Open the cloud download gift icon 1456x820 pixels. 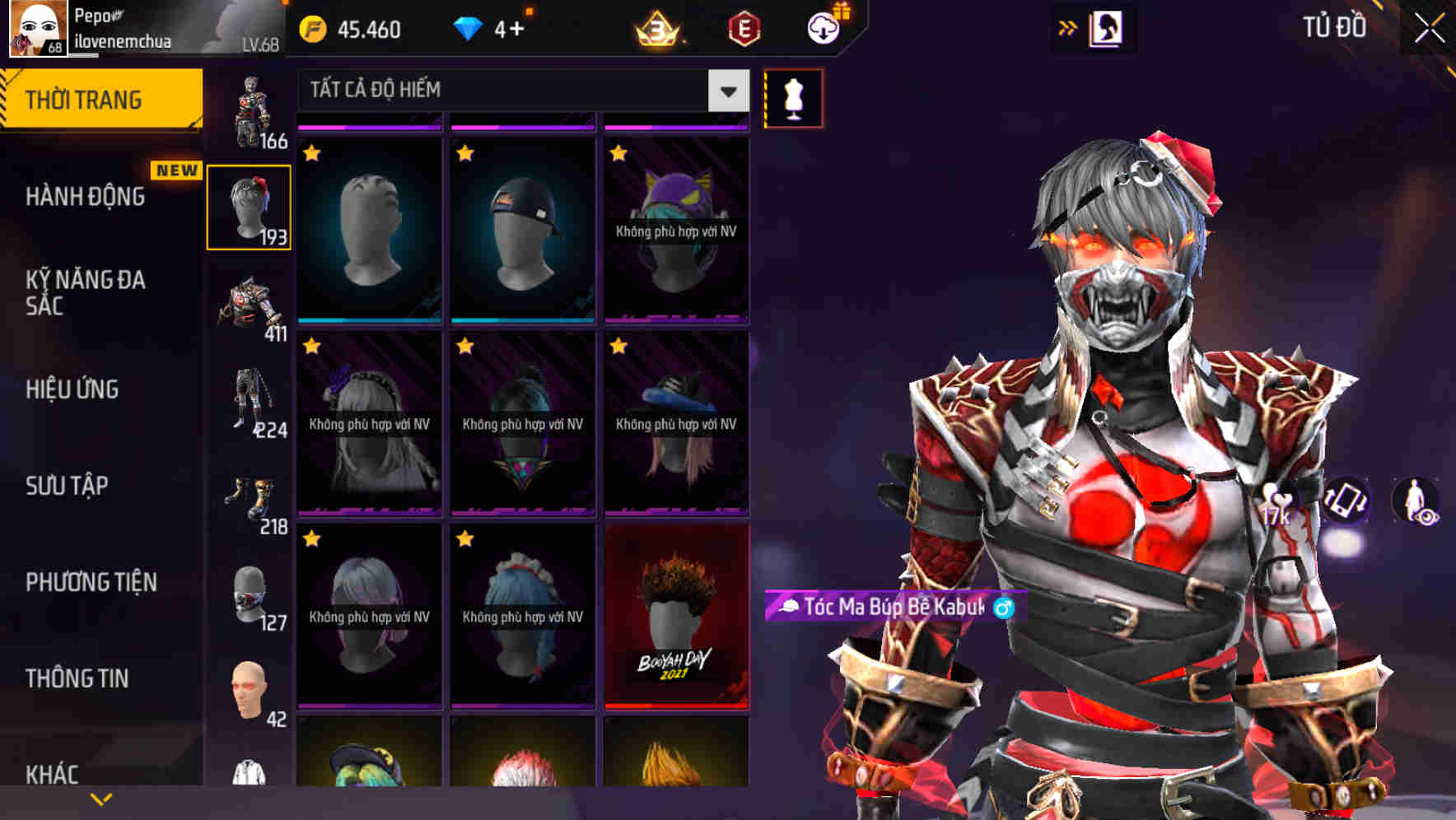[x=823, y=29]
